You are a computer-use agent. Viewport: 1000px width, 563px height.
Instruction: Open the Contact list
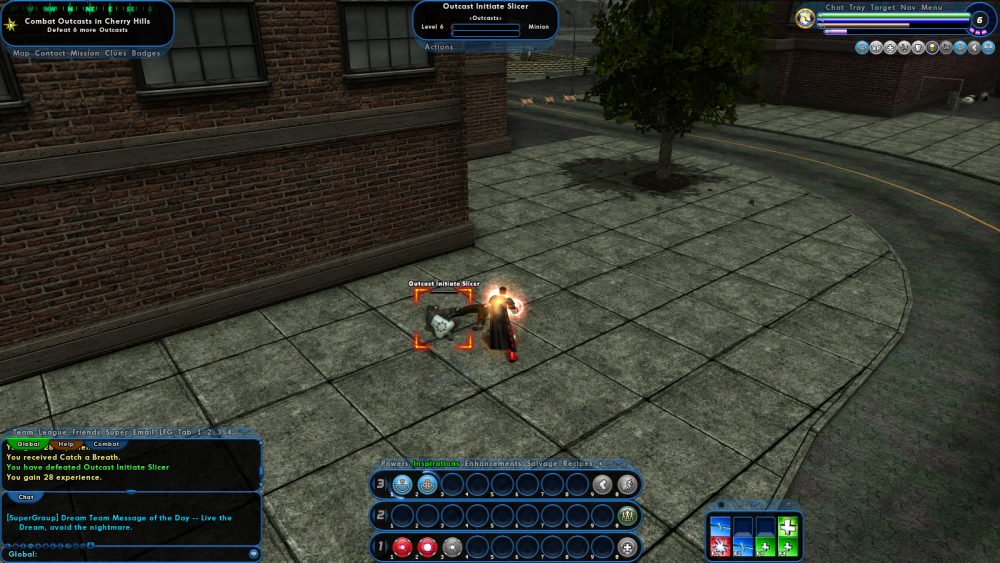pyautogui.click(x=50, y=53)
